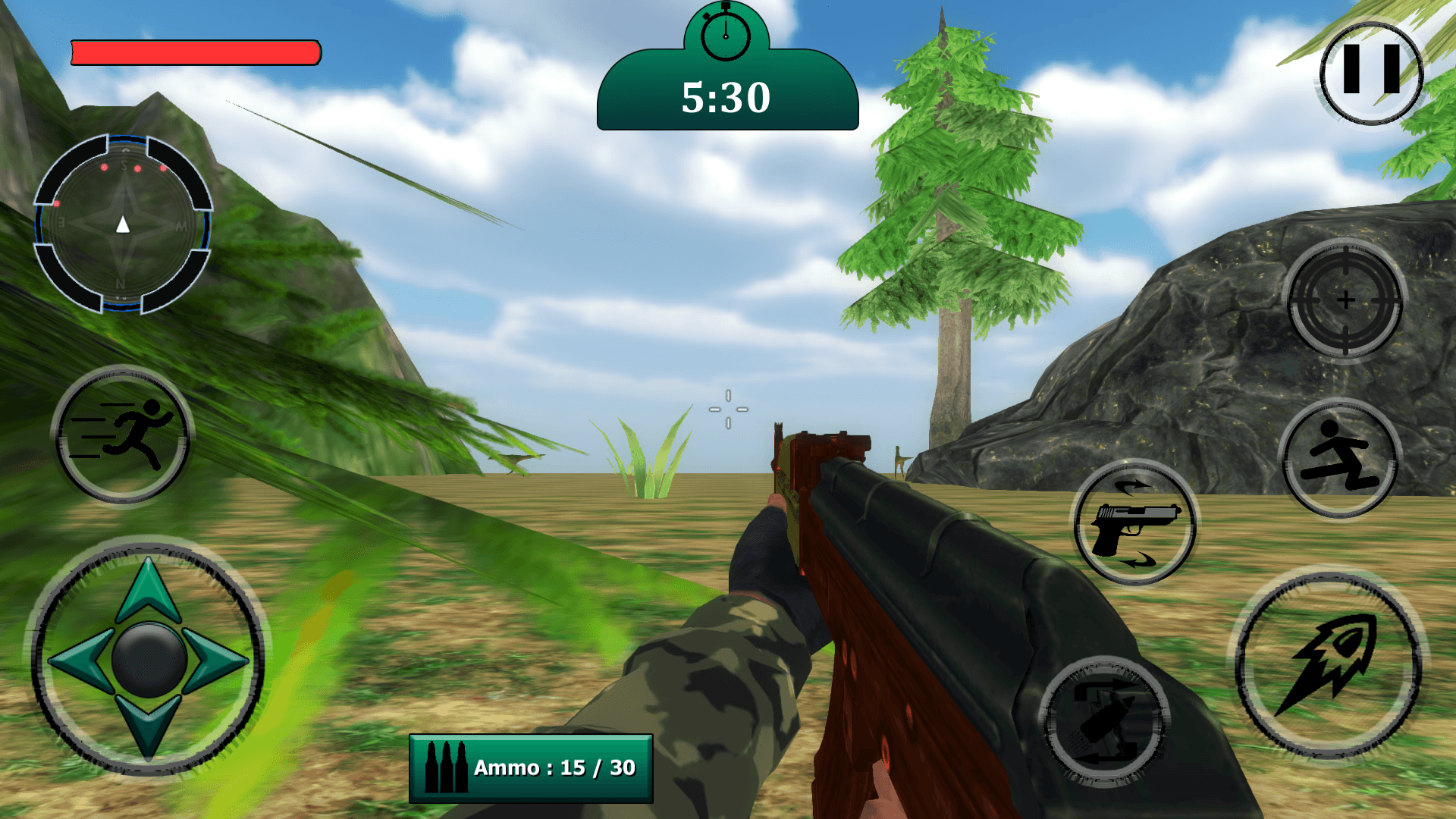1456x819 pixels.
Task: Tap the movement joystick left arrow
Action: (79, 660)
